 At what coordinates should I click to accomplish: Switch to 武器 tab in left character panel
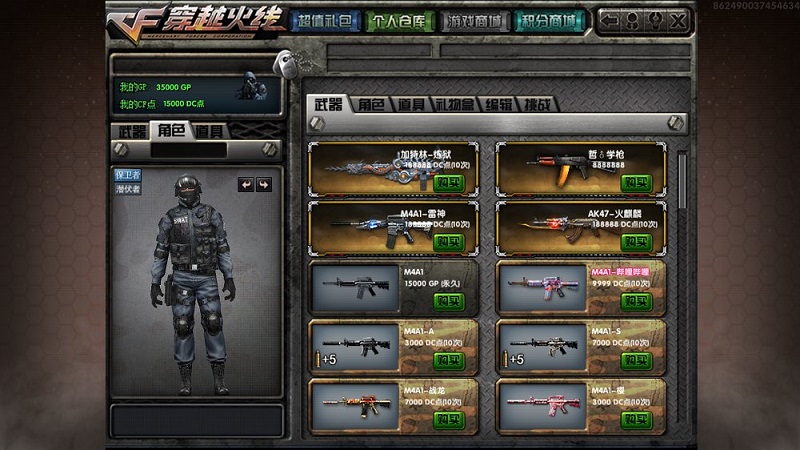point(131,131)
